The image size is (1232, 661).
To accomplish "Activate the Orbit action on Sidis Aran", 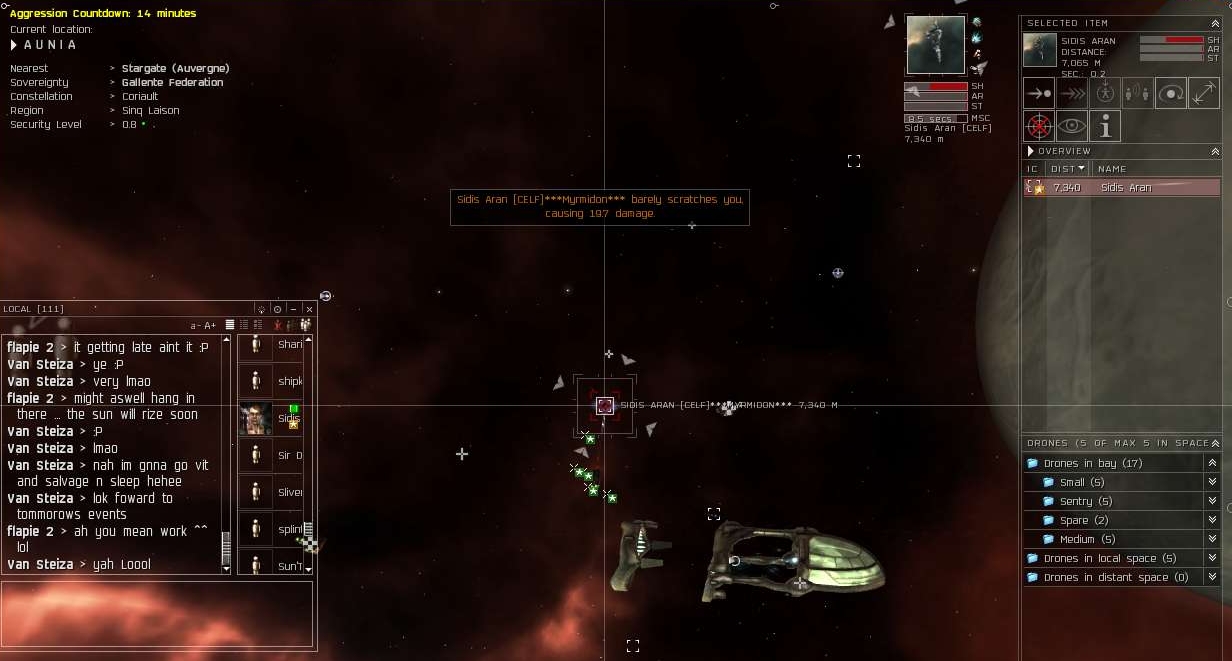I will click(x=1171, y=93).
